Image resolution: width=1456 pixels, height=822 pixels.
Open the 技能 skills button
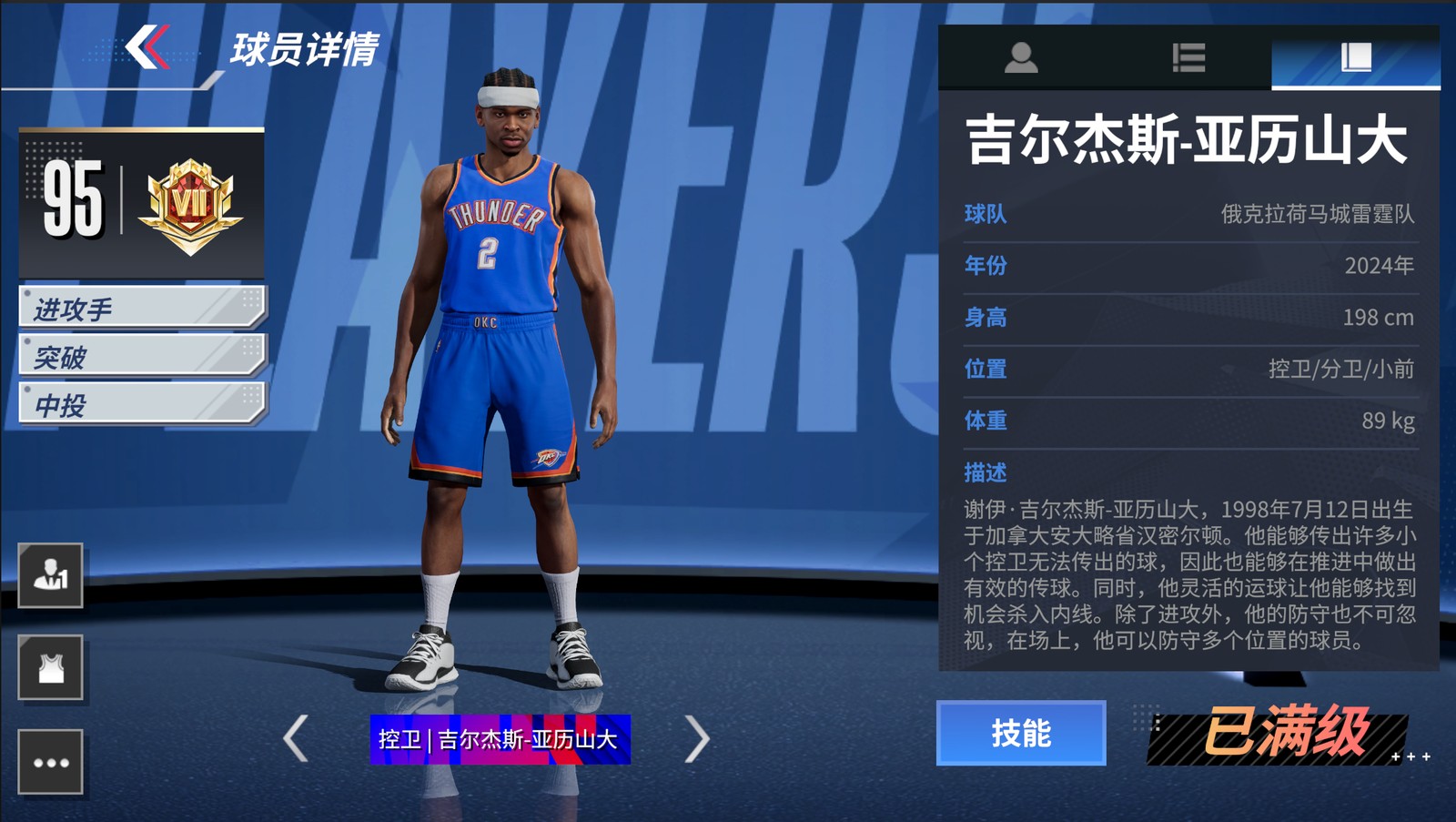point(1021,733)
